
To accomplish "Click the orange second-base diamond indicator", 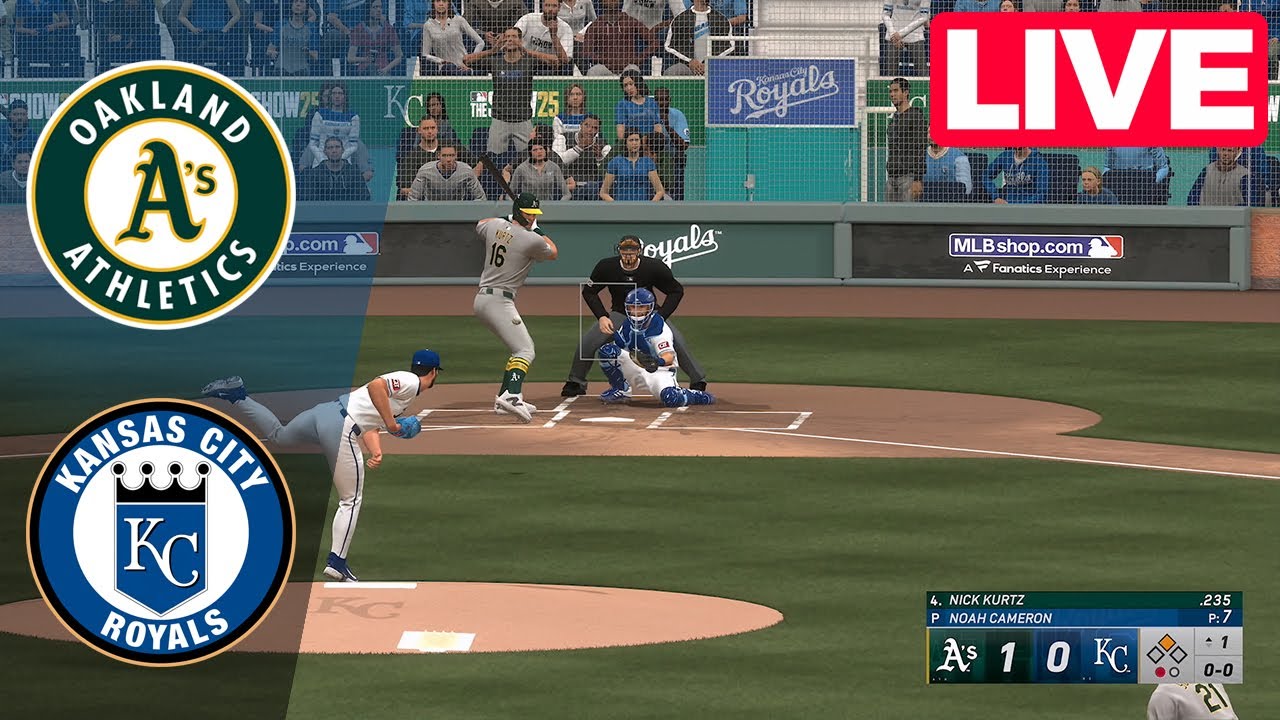I will 1167,641.
